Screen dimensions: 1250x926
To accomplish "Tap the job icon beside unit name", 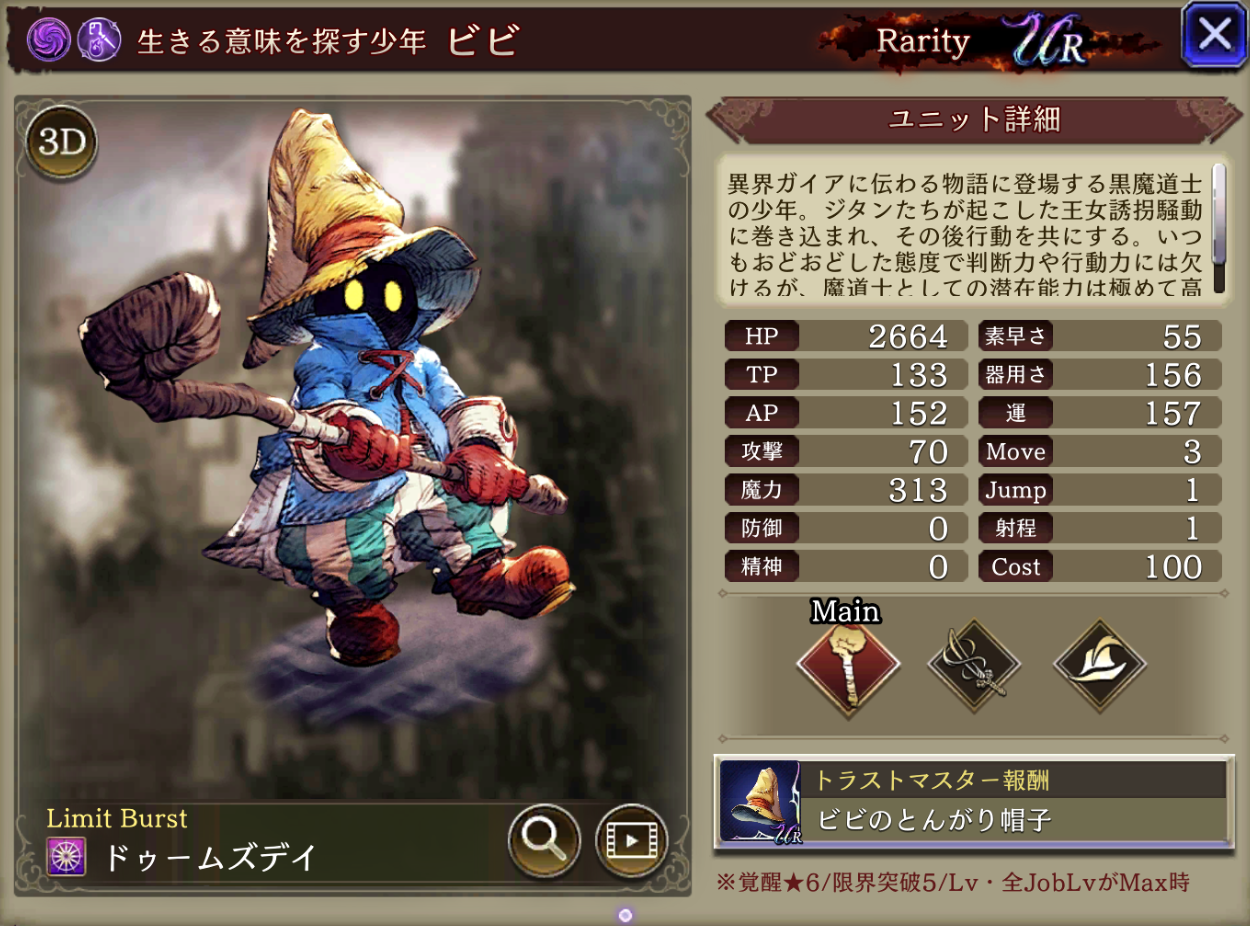I will click(98, 40).
